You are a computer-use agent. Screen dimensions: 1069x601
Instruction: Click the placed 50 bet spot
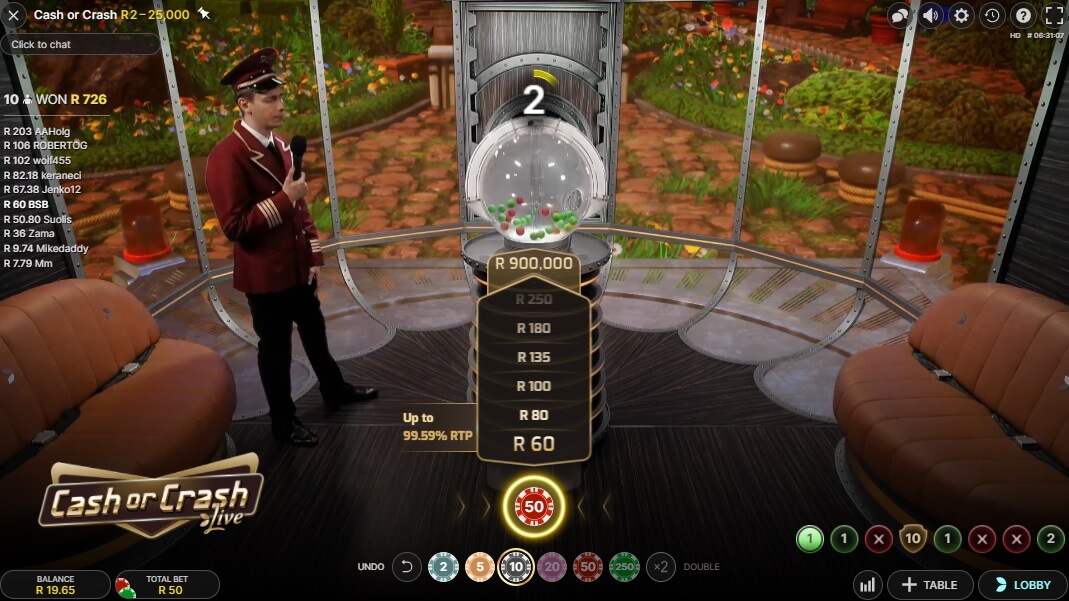pyautogui.click(x=534, y=506)
